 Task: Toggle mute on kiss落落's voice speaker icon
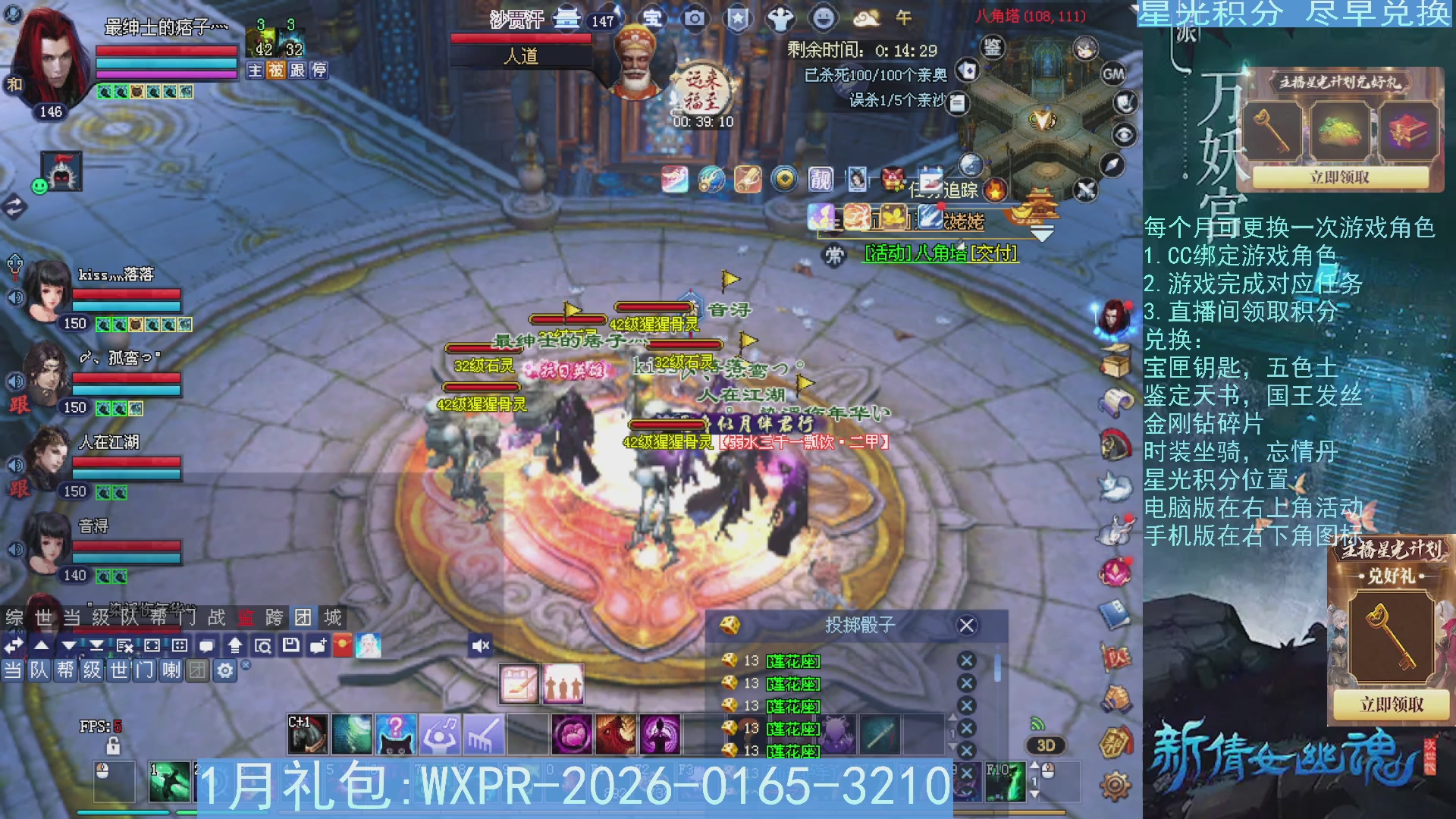coord(15,296)
